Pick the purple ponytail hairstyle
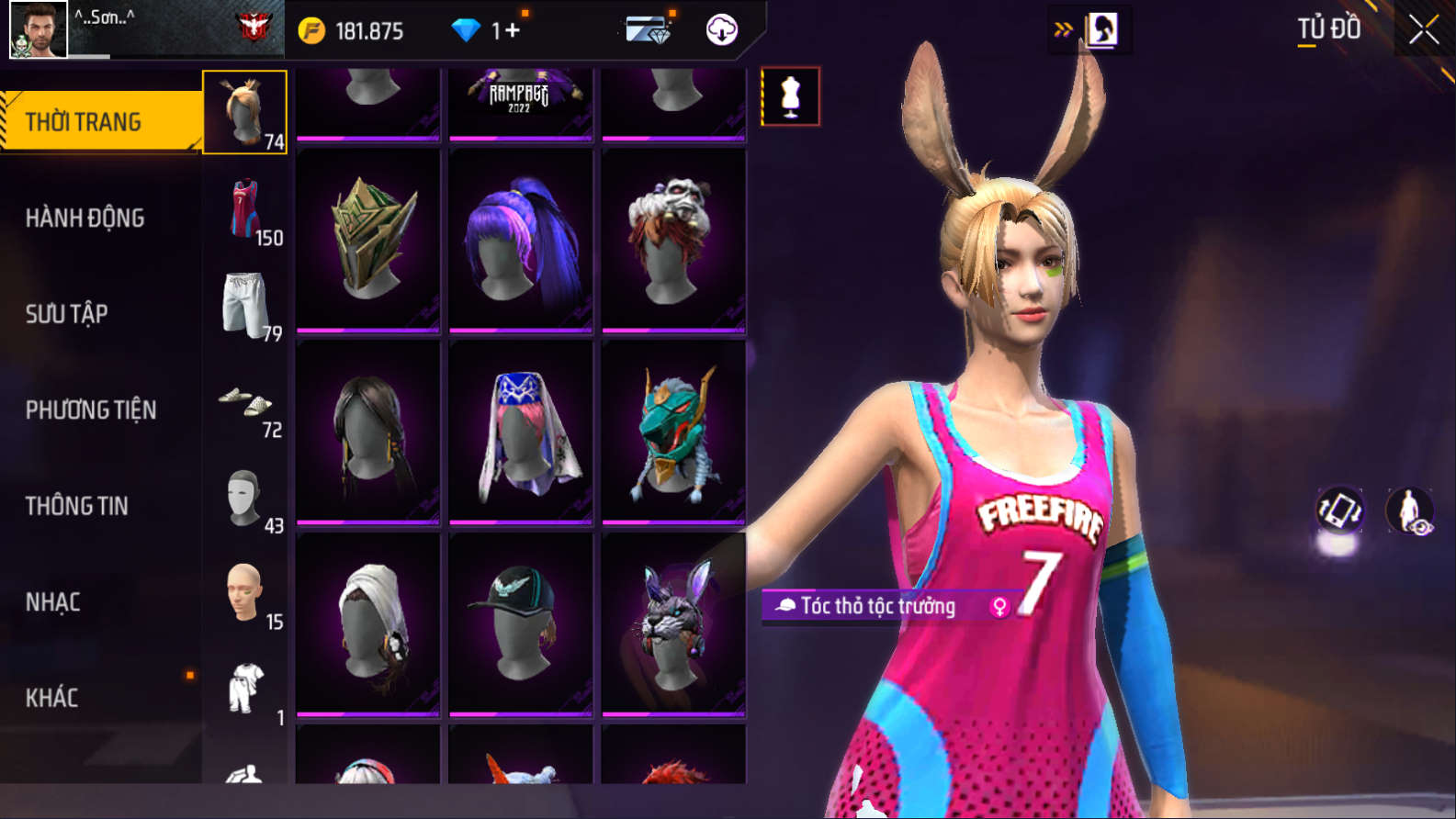 click(x=521, y=239)
